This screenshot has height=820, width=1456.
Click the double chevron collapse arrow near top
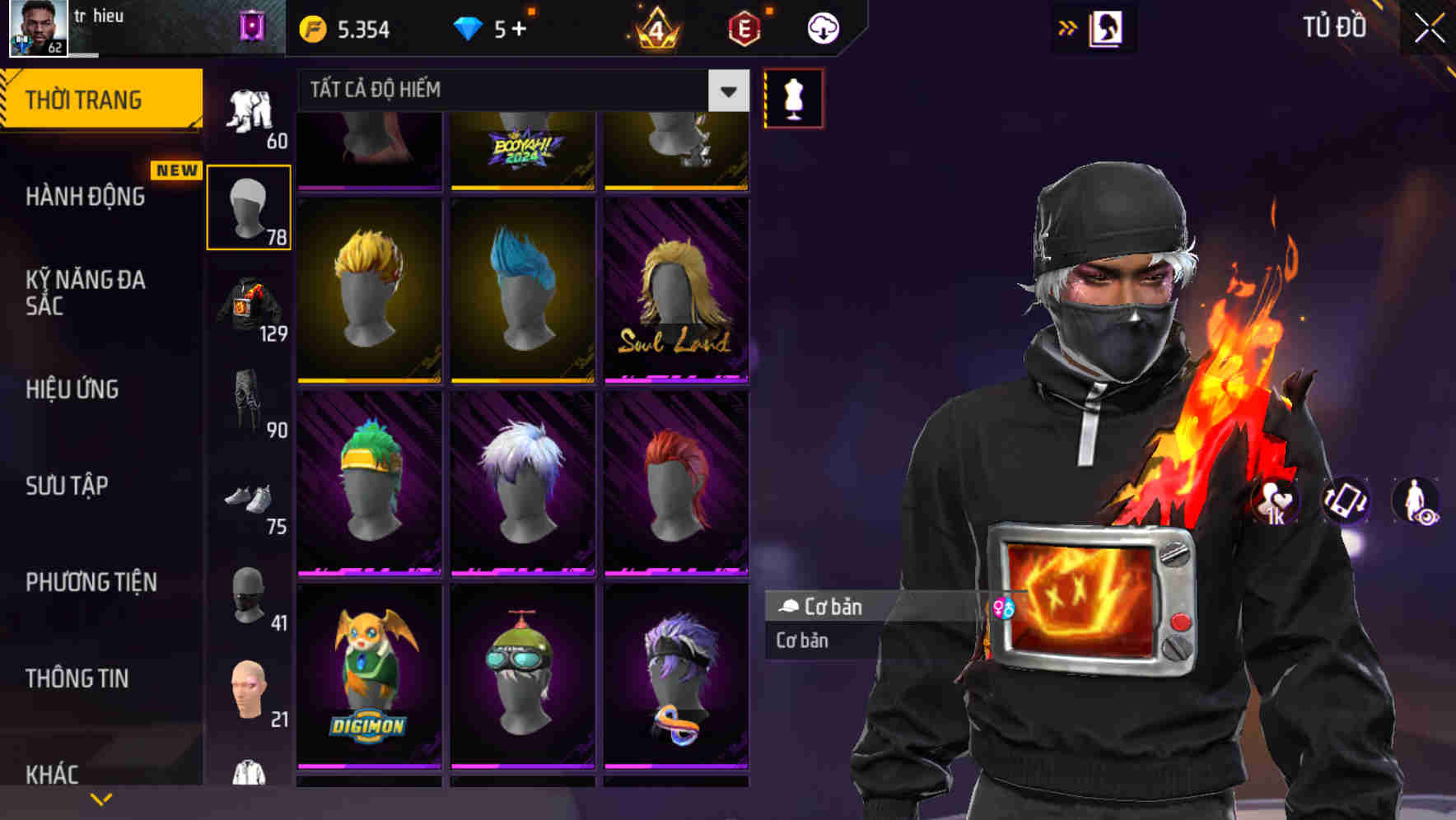[1068, 27]
